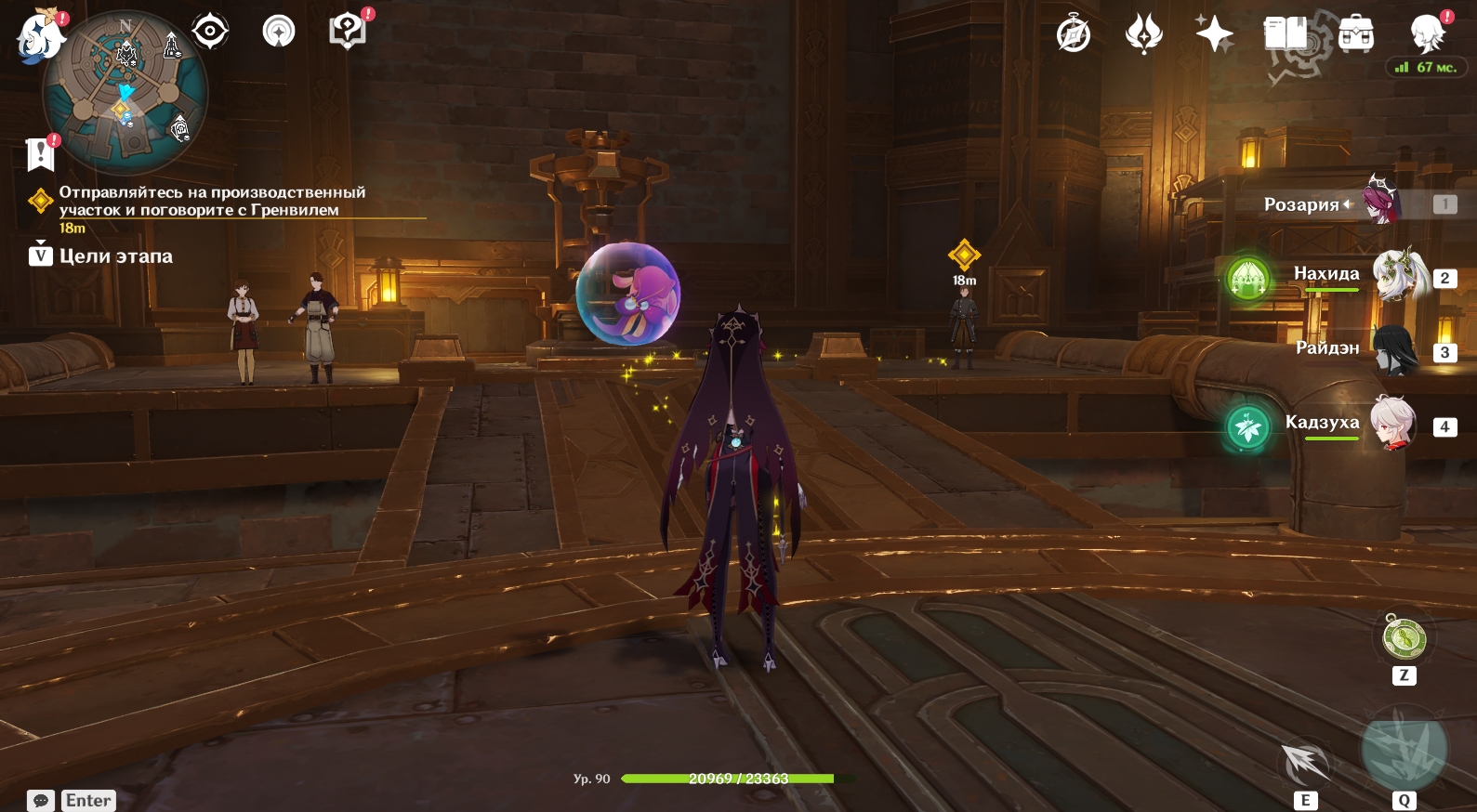This screenshot has width=1477, height=812.
Task: Open the adventurer handbook book icon
Action: (x=1286, y=35)
